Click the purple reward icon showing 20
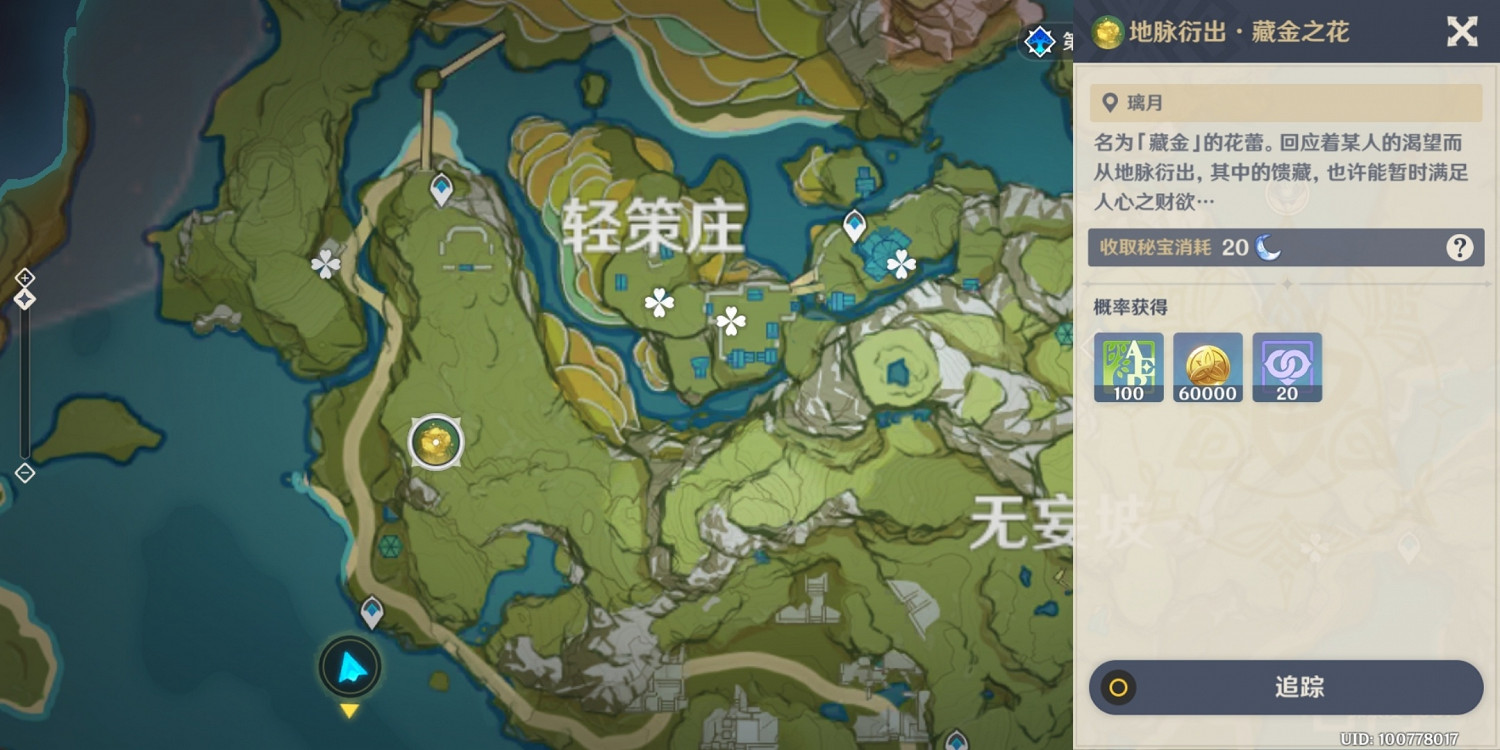This screenshot has width=1500, height=750. point(1287,366)
